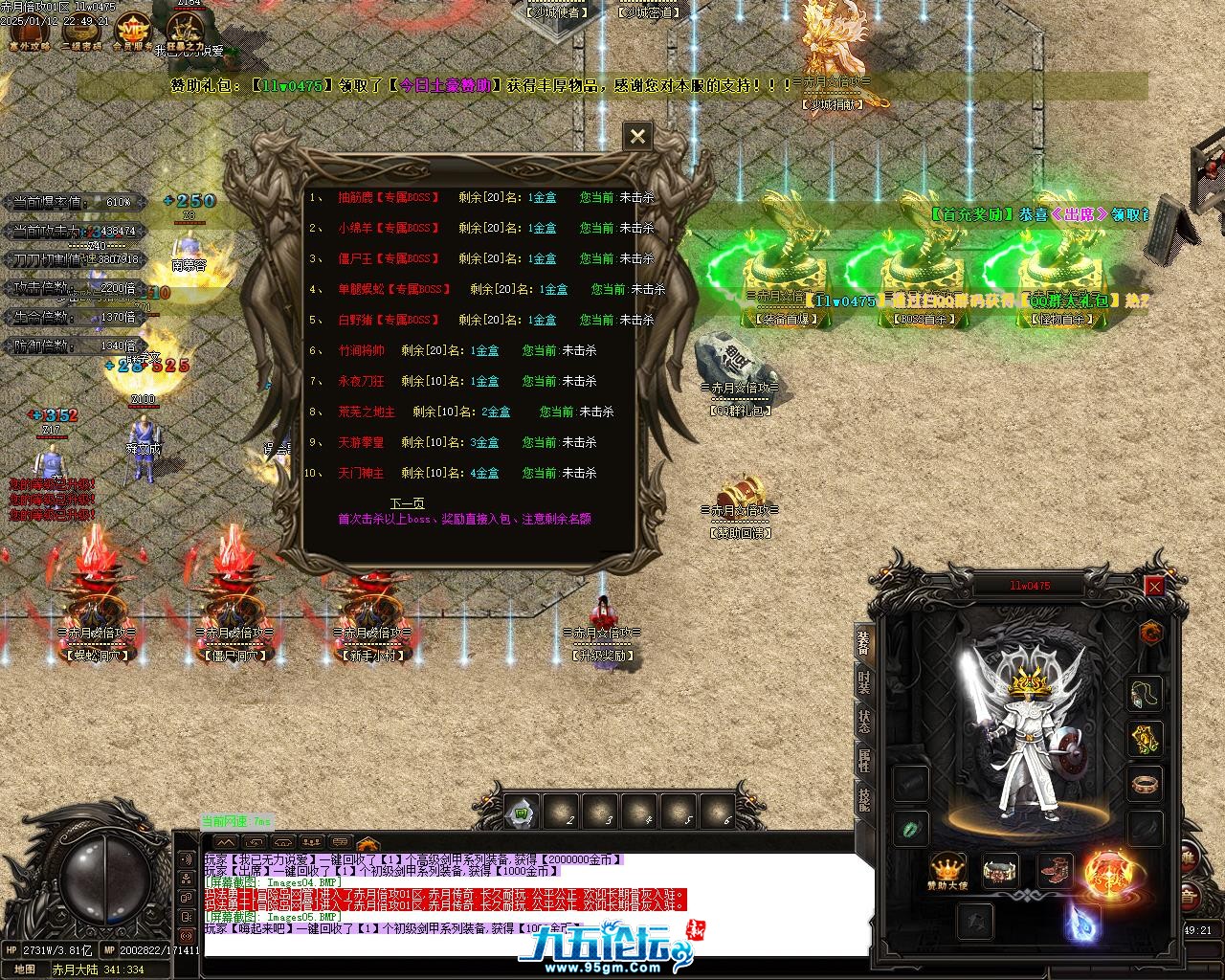Open the 赞助大使 crown icon

(x=947, y=871)
